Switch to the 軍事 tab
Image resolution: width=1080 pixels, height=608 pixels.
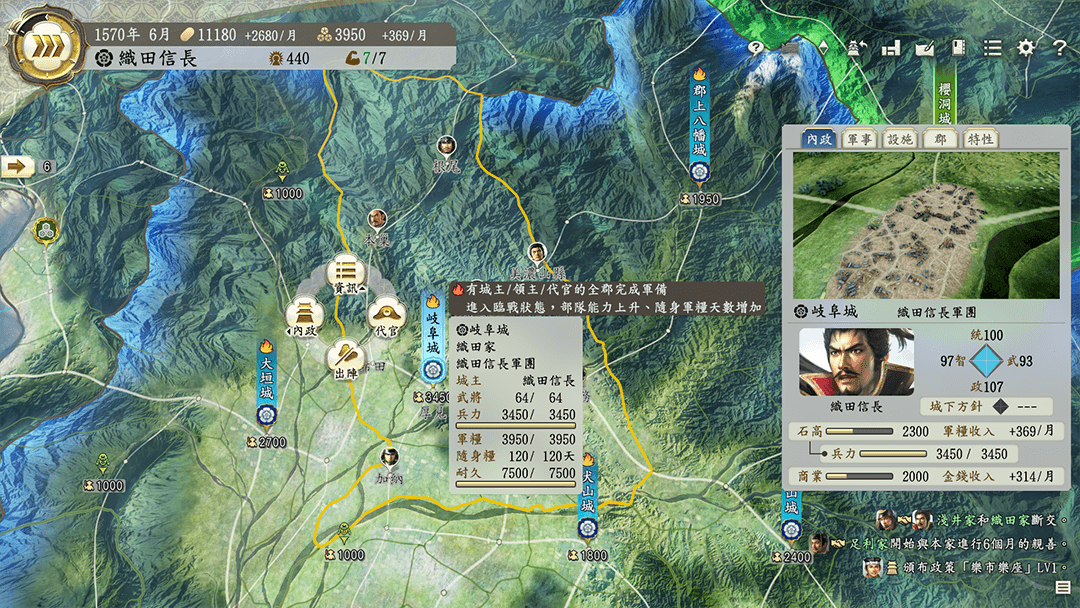(859, 139)
